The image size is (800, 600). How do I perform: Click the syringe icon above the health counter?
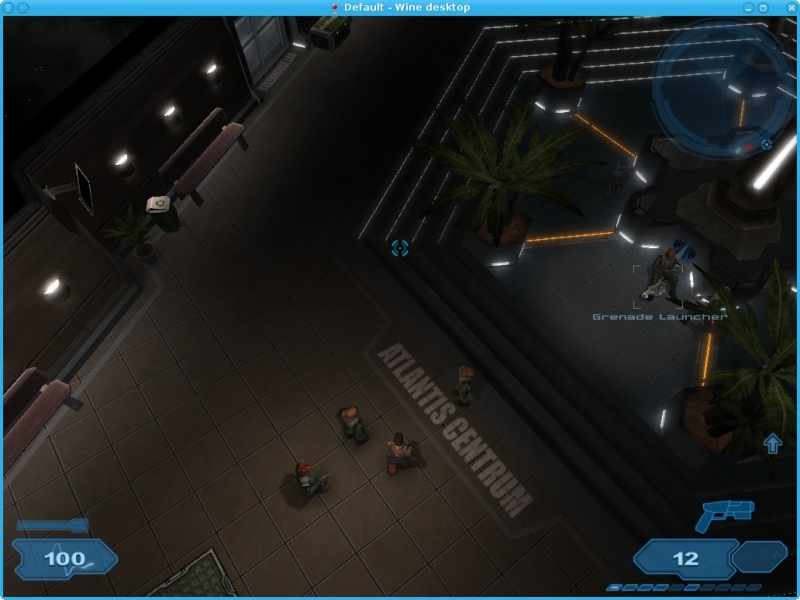tap(52, 525)
